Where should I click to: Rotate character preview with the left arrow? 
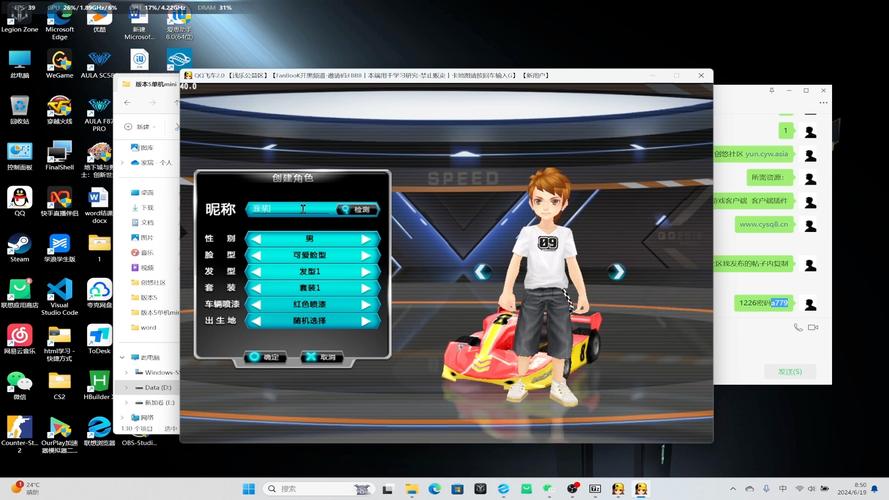point(483,272)
